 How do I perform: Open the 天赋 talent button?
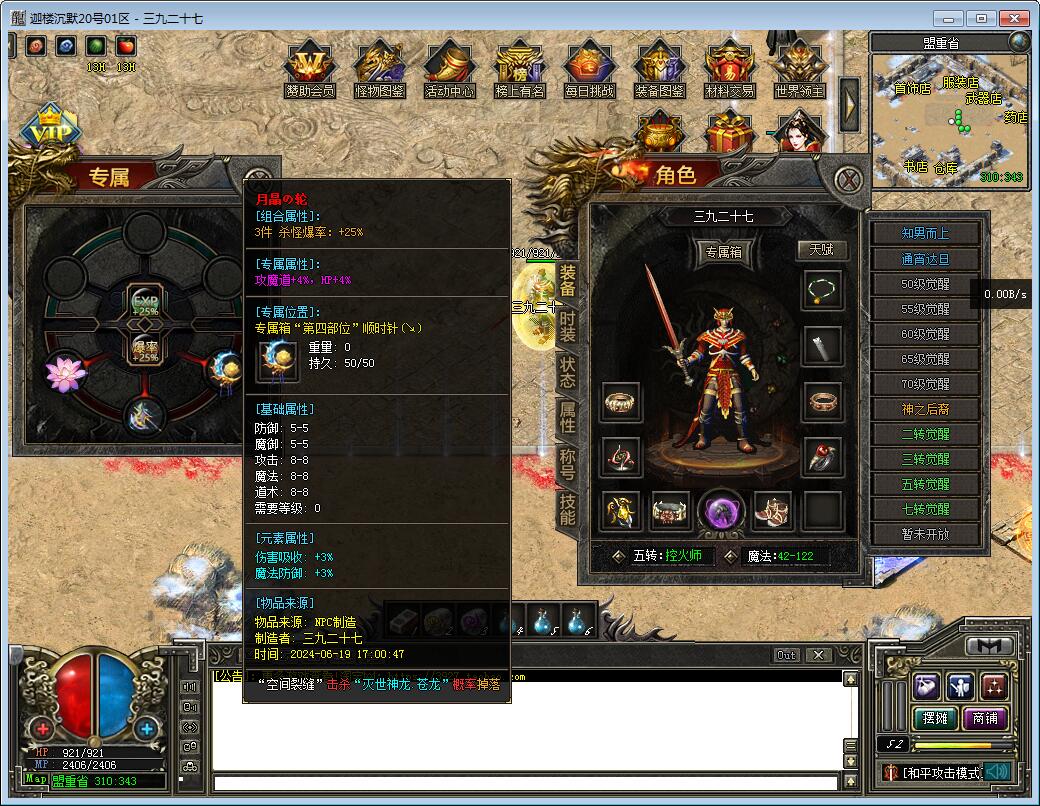pos(821,249)
